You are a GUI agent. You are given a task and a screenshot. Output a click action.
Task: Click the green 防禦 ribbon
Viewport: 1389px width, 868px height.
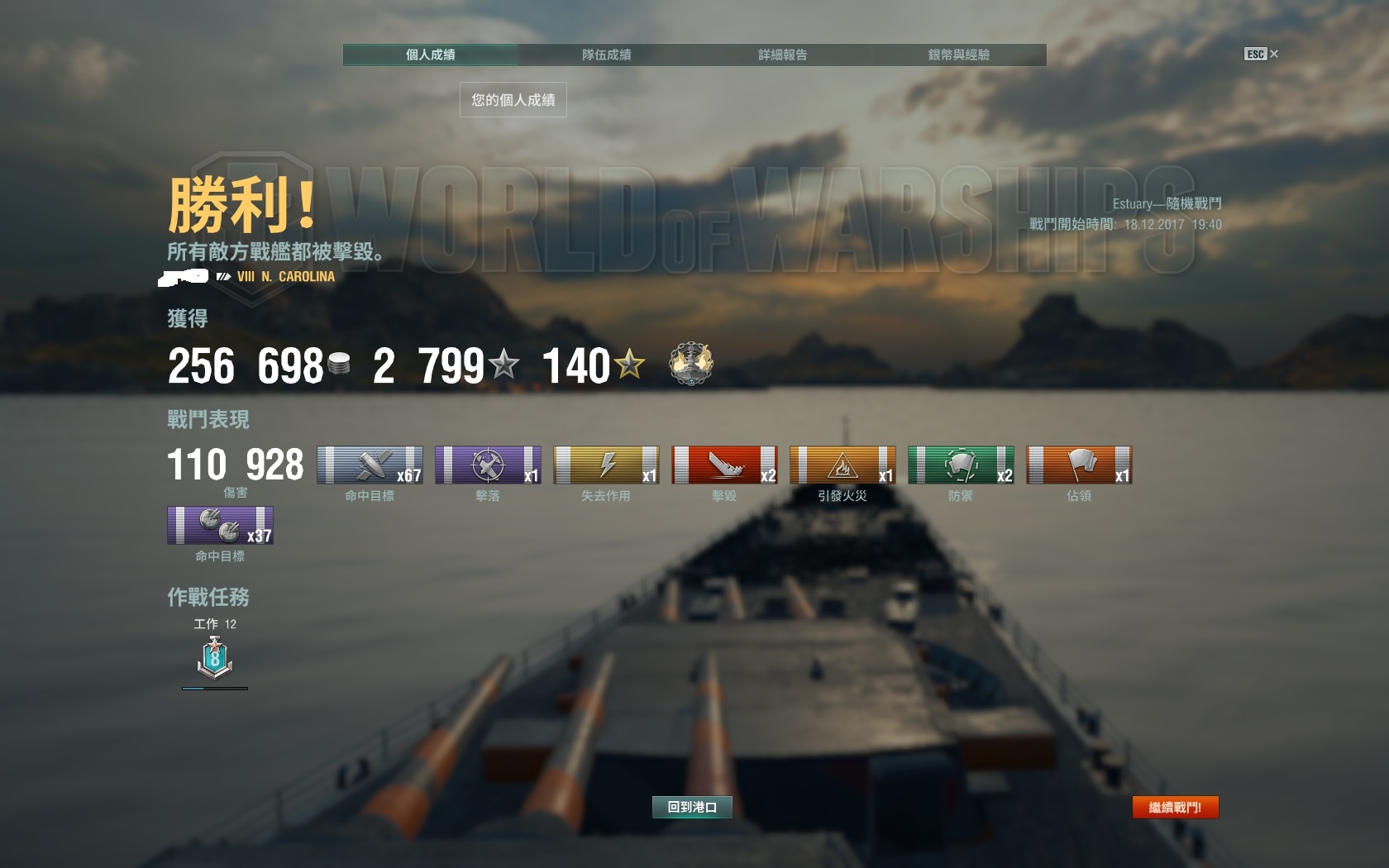click(x=961, y=465)
